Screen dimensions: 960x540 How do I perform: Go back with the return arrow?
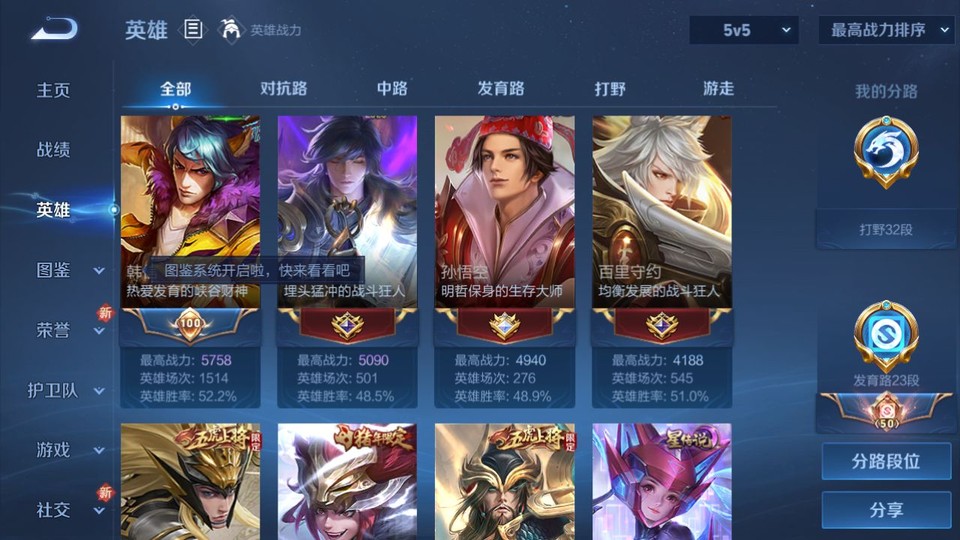click(54, 29)
